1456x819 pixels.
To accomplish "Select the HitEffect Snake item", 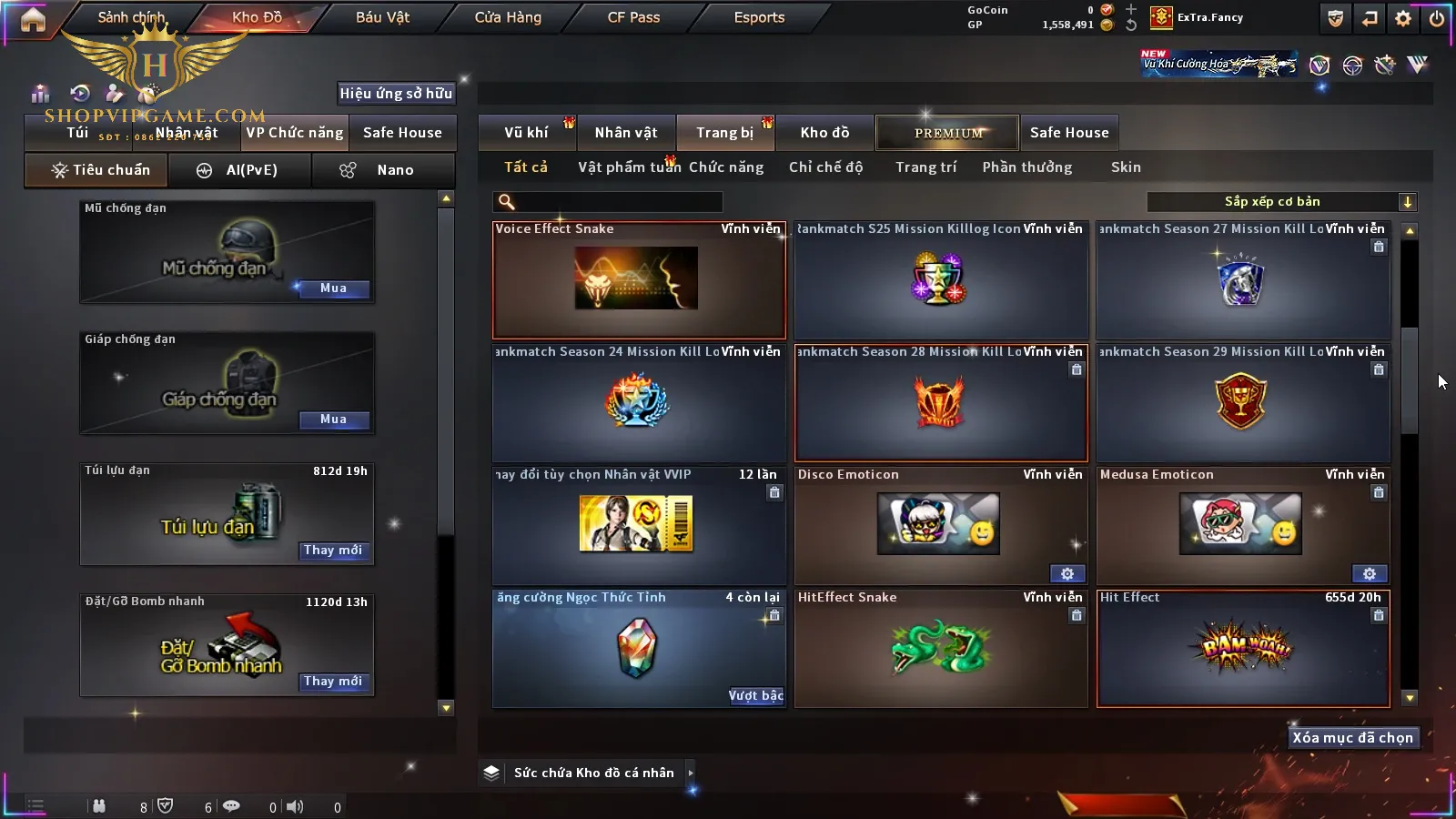I will point(939,649).
